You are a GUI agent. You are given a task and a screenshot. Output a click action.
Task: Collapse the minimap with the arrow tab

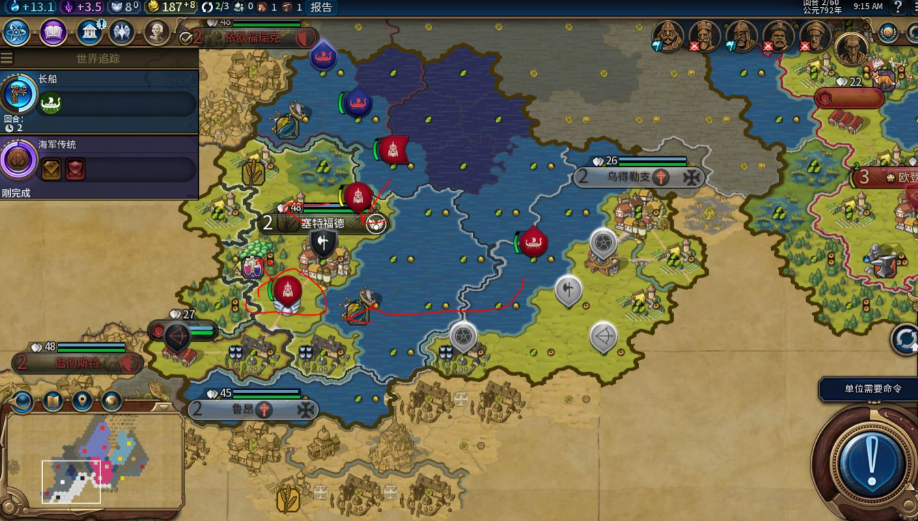click(x=163, y=407)
